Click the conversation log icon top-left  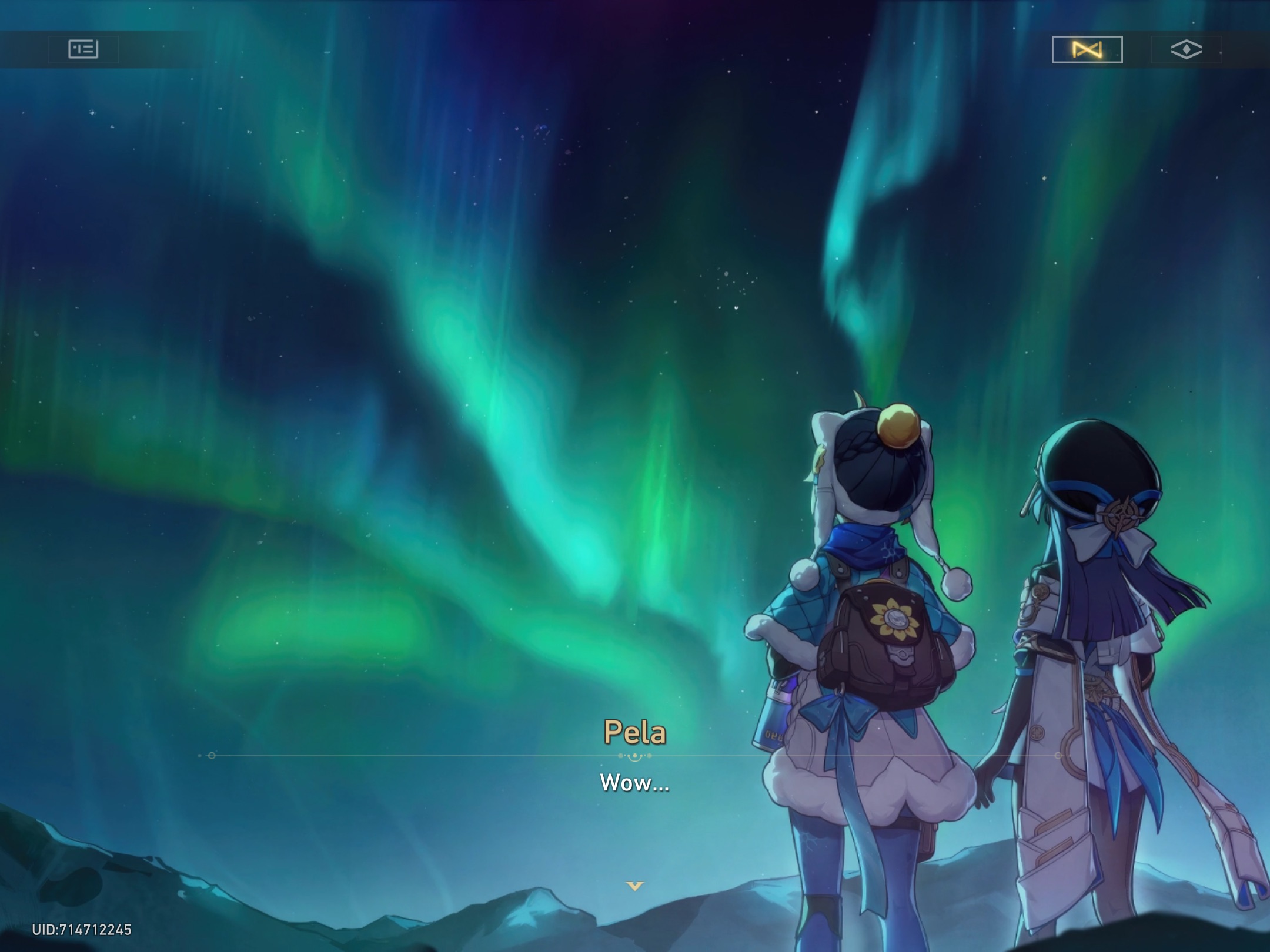(85, 50)
